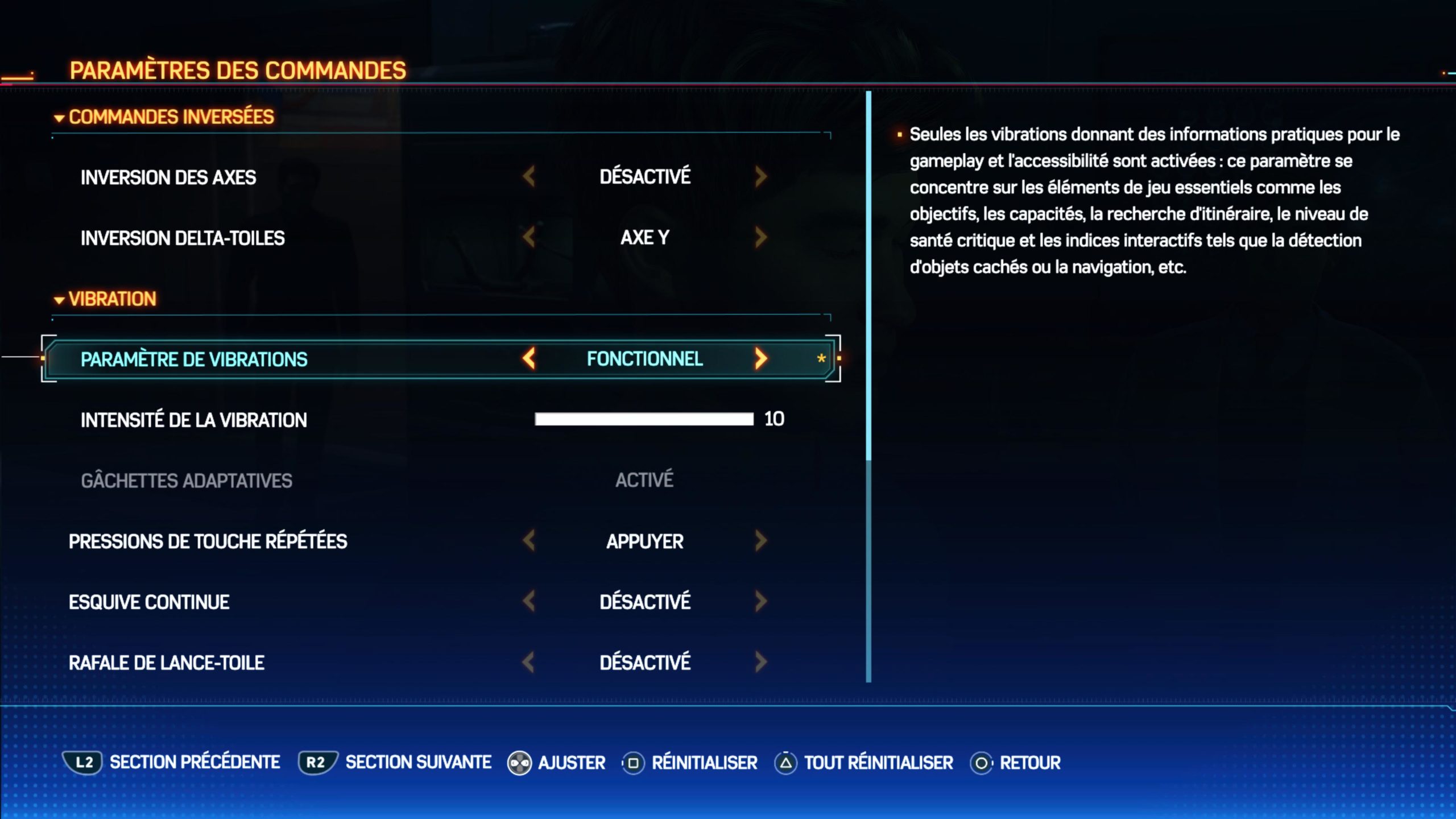Collapse the Commandes Inversées section
Image resolution: width=1456 pixels, height=819 pixels.
coord(164,117)
